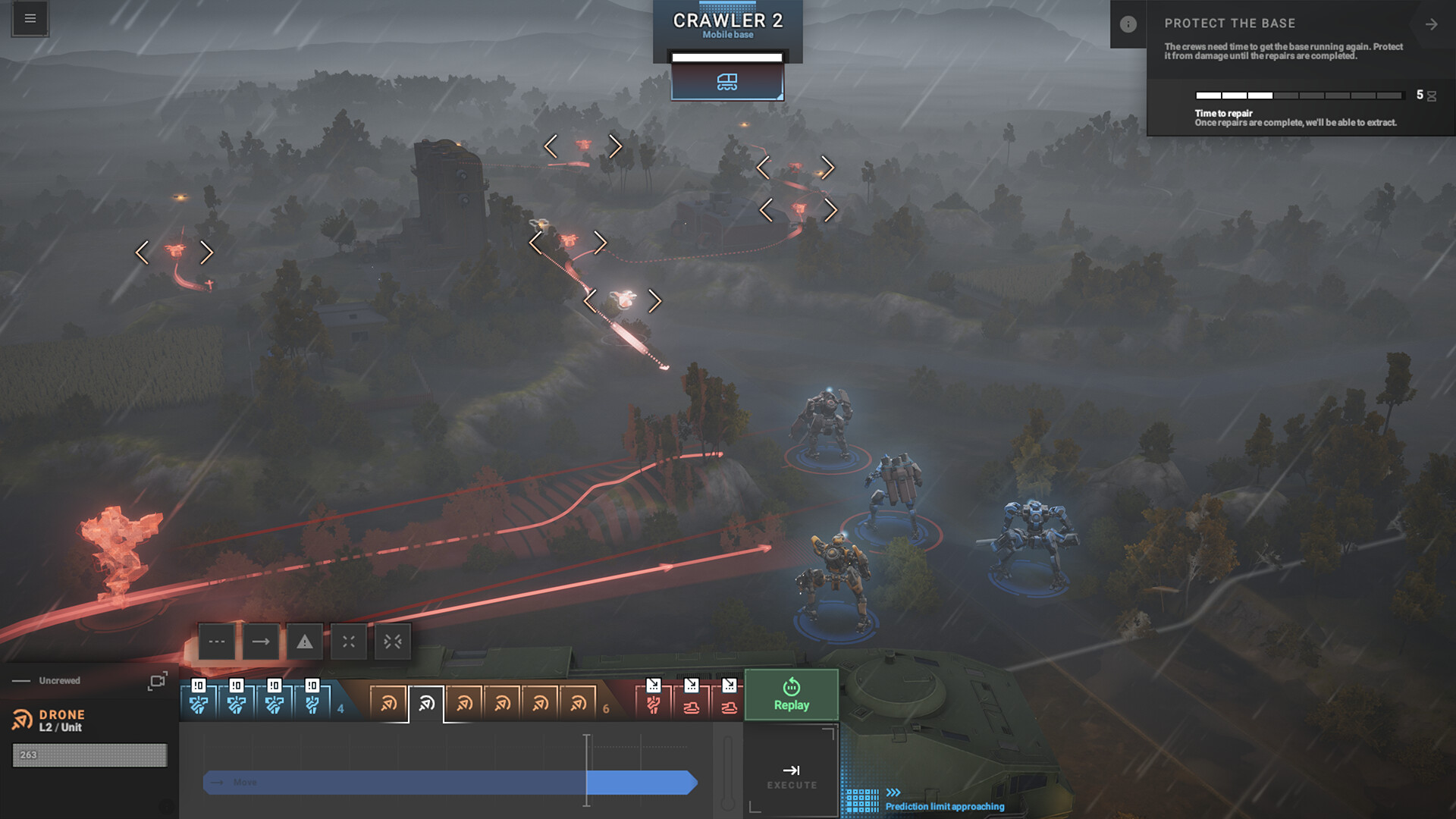Image resolution: width=1456 pixels, height=819 pixels.
Task: Choose the warning triangle action
Action: point(305,642)
